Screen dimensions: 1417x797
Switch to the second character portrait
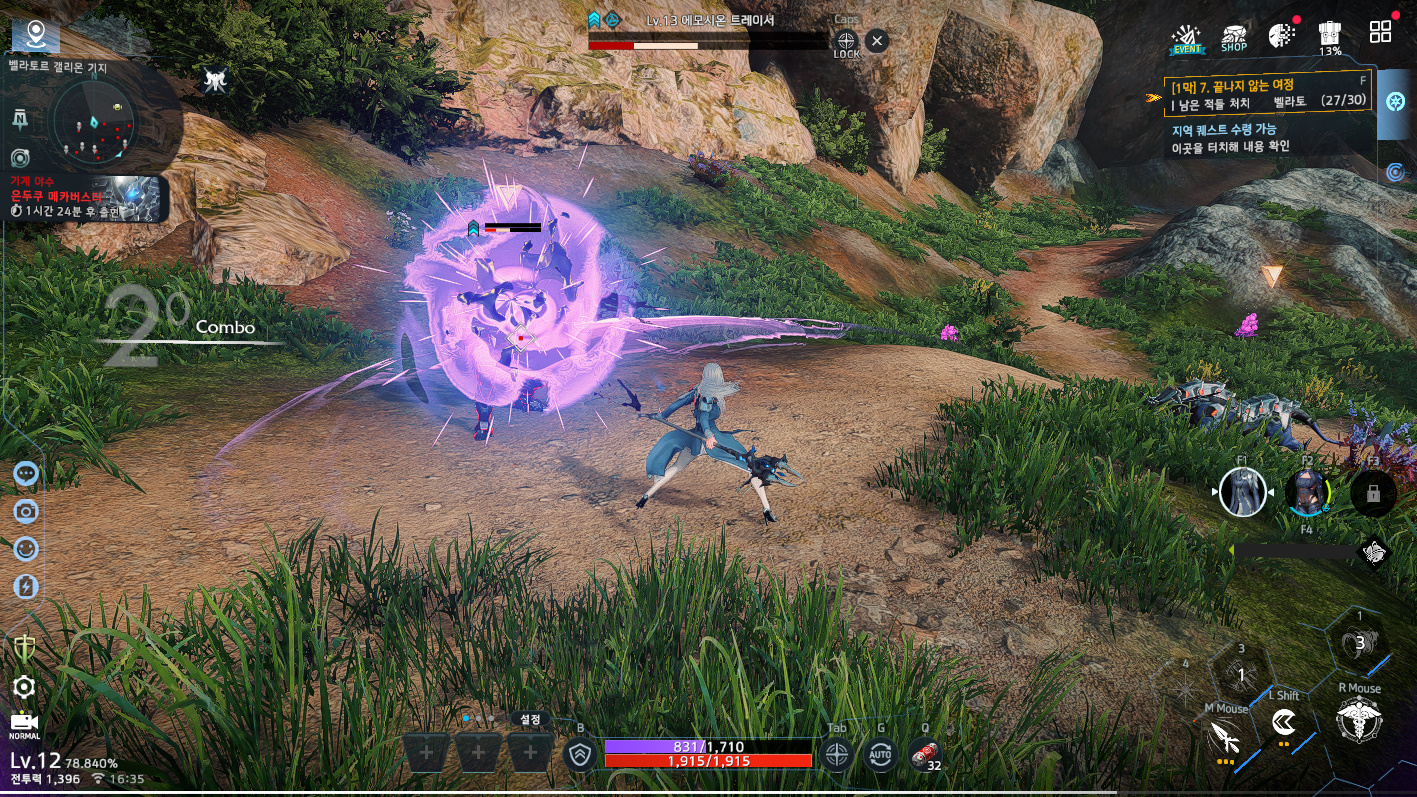pos(1307,492)
